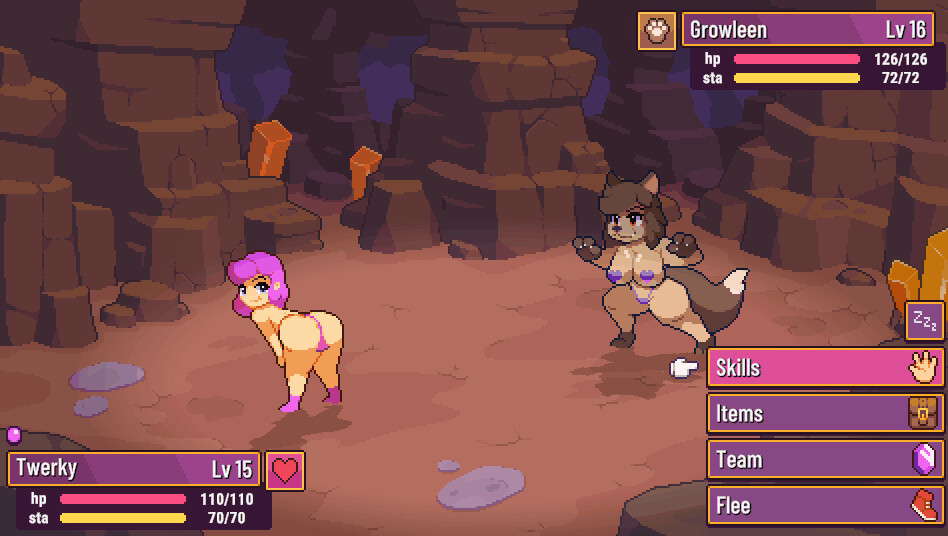Open the Items menu
This screenshot has width=948, height=536.
pos(825,414)
